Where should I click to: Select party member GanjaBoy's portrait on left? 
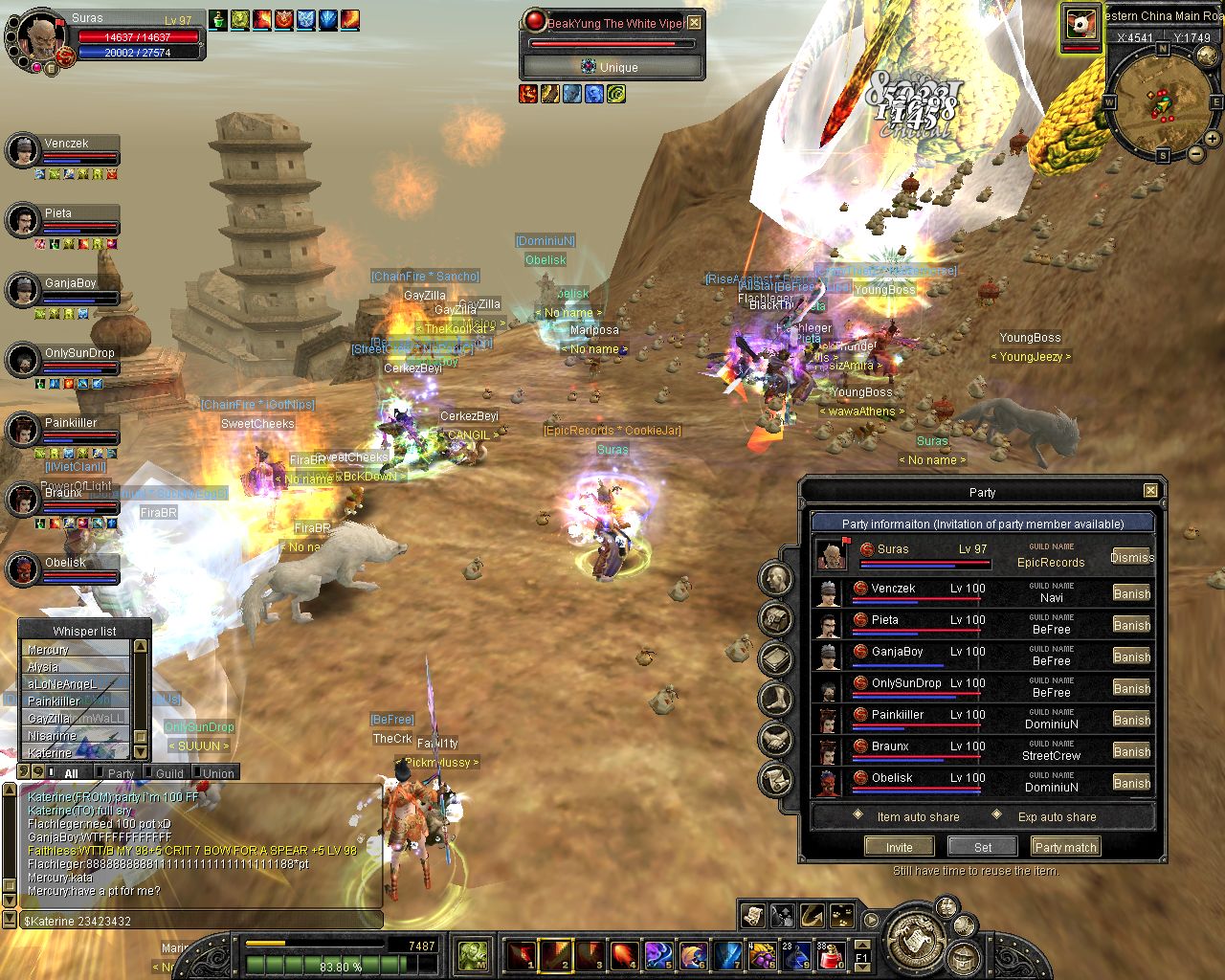pyautogui.click(x=23, y=289)
